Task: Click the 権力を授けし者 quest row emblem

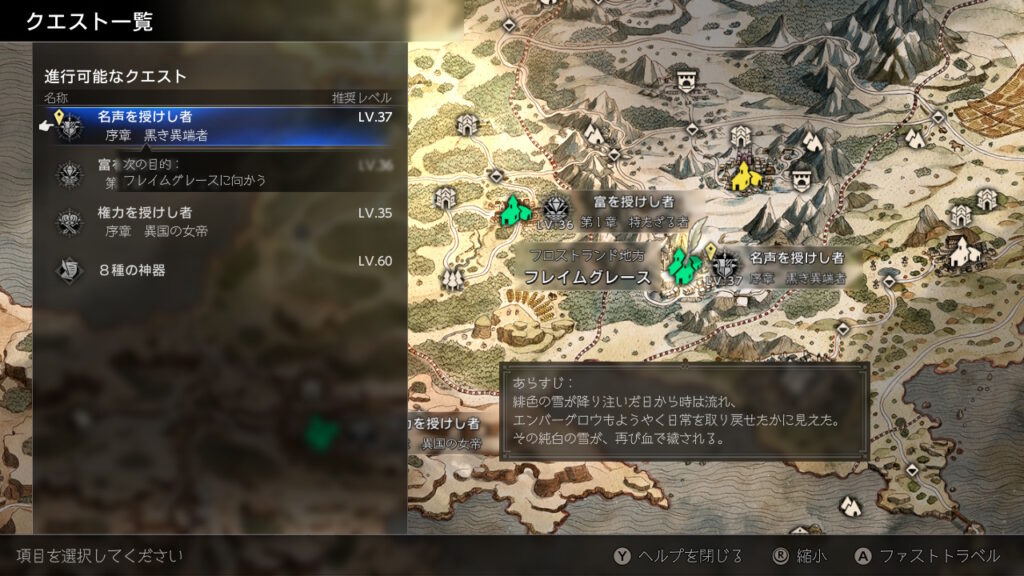Action: tap(68, 221)
